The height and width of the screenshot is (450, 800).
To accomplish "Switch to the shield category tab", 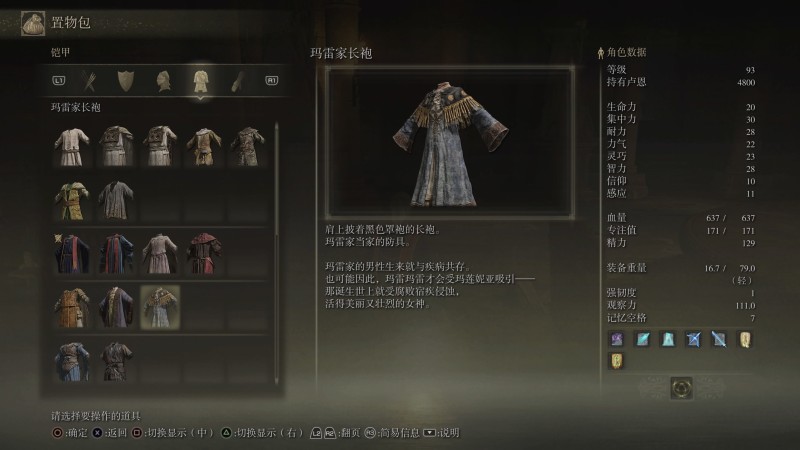I will [x=125, y=80].
